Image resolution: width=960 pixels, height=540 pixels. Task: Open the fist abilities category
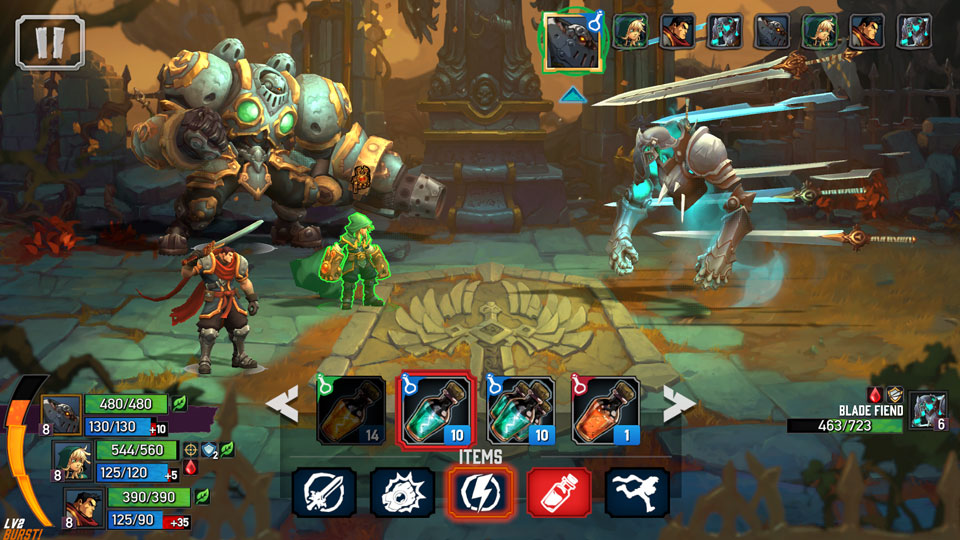(402, 492)
